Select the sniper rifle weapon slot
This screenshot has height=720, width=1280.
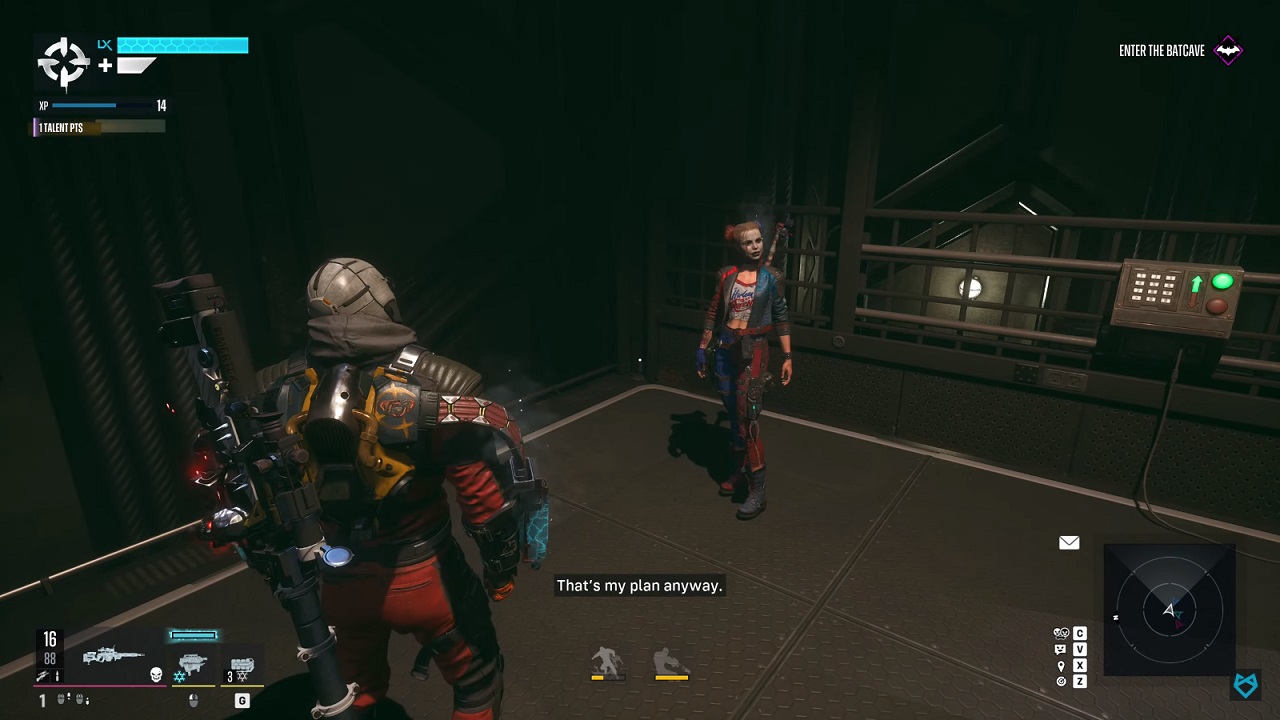click(112, 657)
